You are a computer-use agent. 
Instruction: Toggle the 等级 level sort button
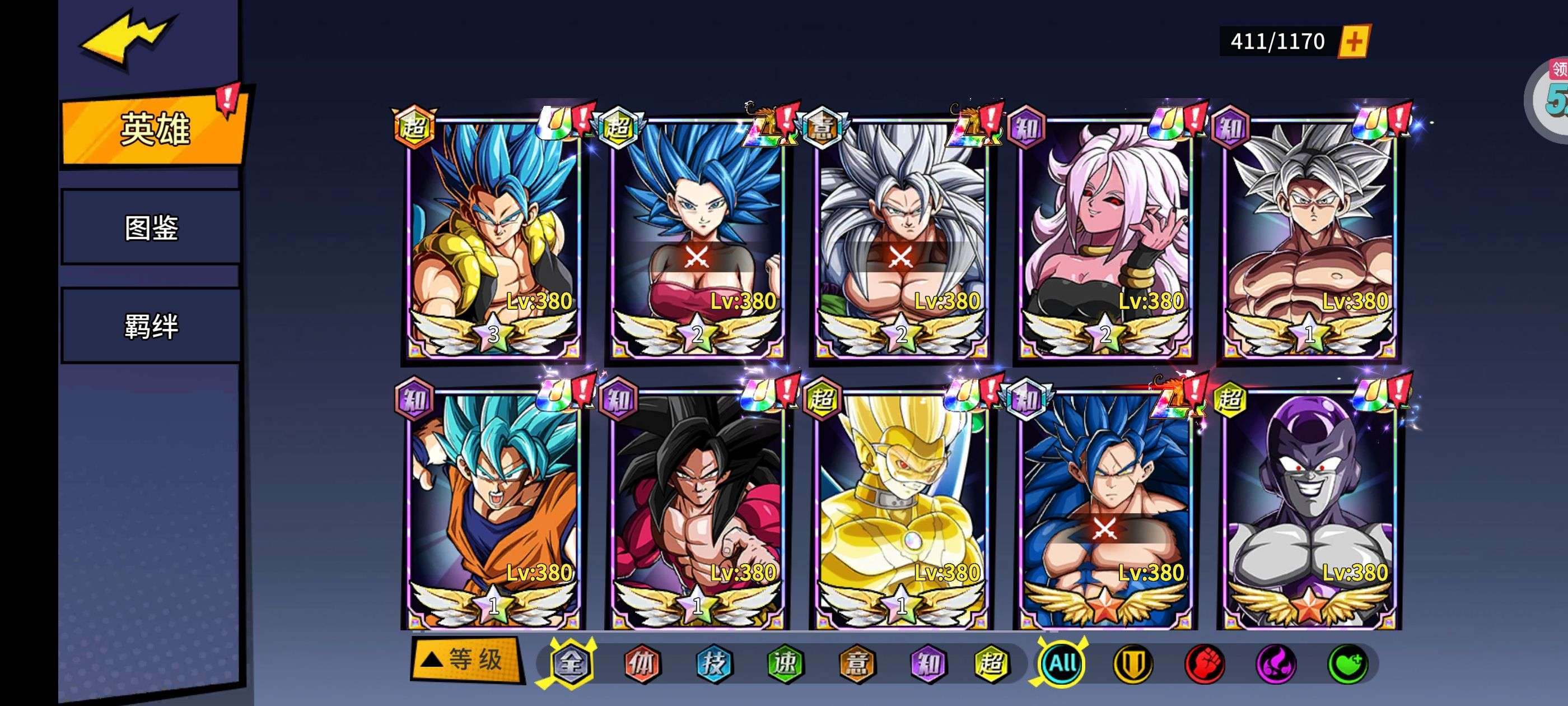tap(466, 659)
